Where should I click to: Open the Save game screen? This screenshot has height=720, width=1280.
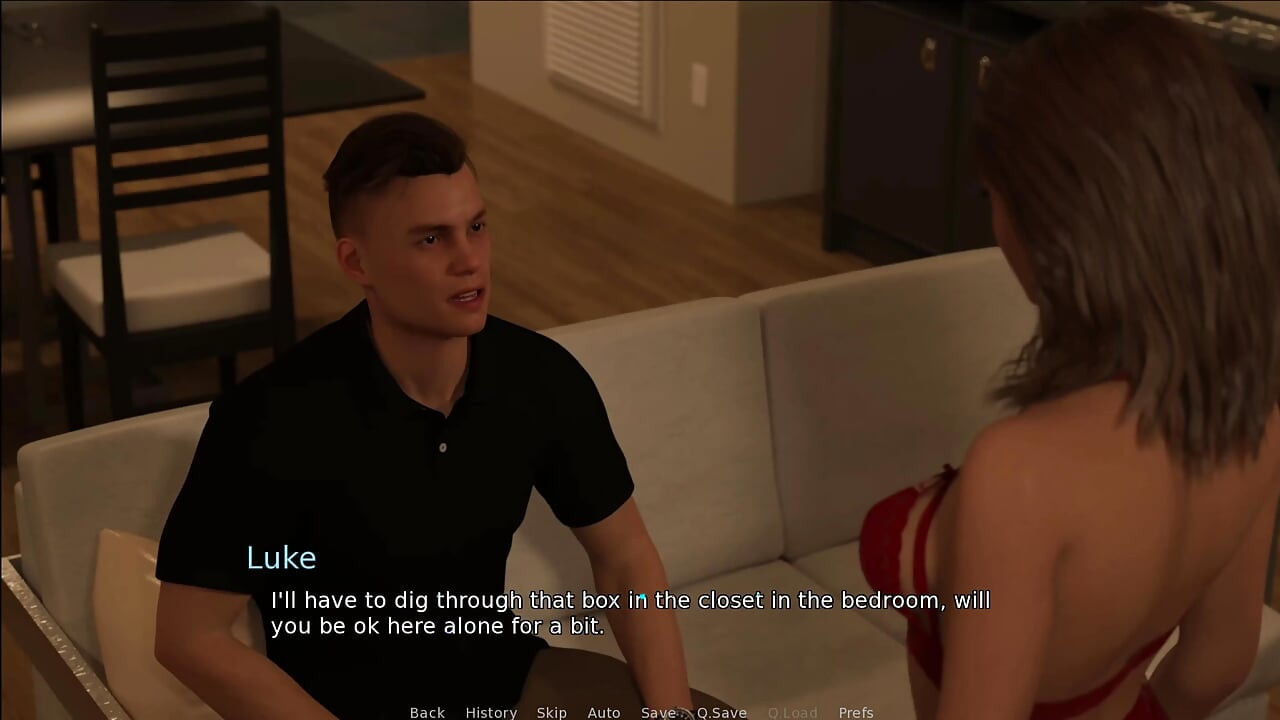coord(658,712)
